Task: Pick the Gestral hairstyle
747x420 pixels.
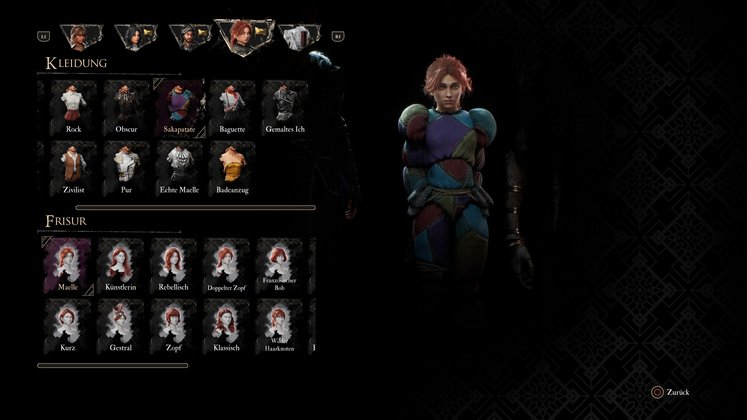Action: [x=121, y=323]
